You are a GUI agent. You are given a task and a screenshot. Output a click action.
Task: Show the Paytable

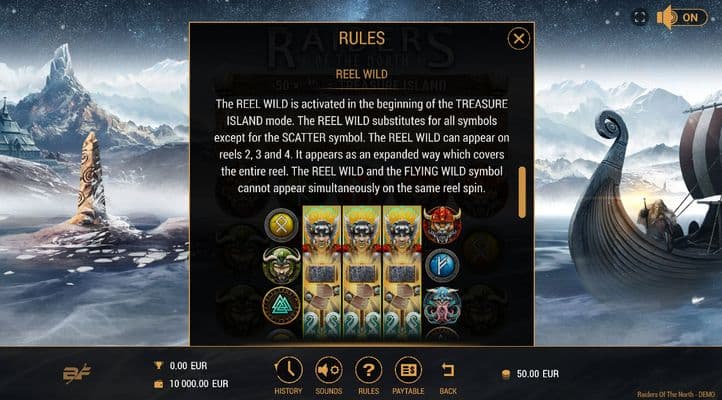tap(408, 371)
